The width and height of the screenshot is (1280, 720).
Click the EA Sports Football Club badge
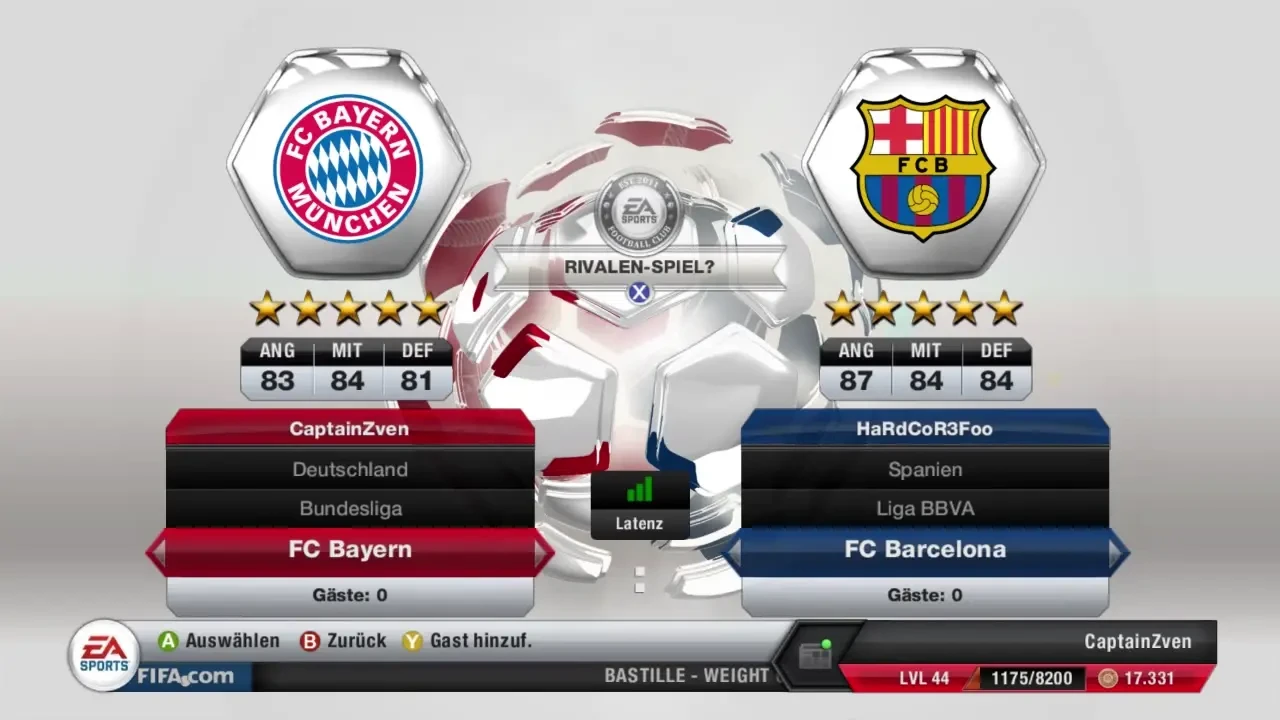point(640,210)
